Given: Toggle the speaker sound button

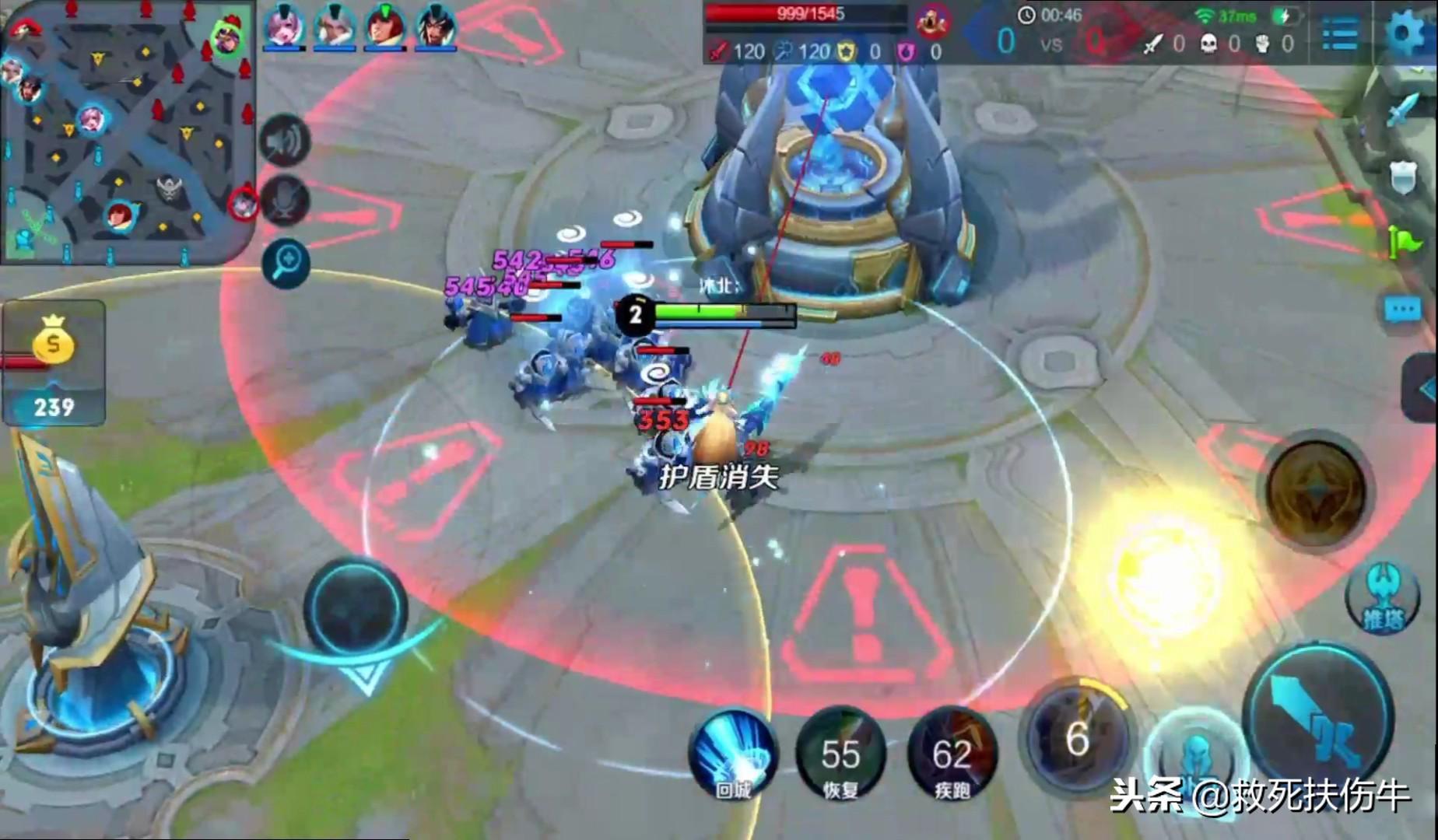Looking at the screenshot, I should (284, 142).
